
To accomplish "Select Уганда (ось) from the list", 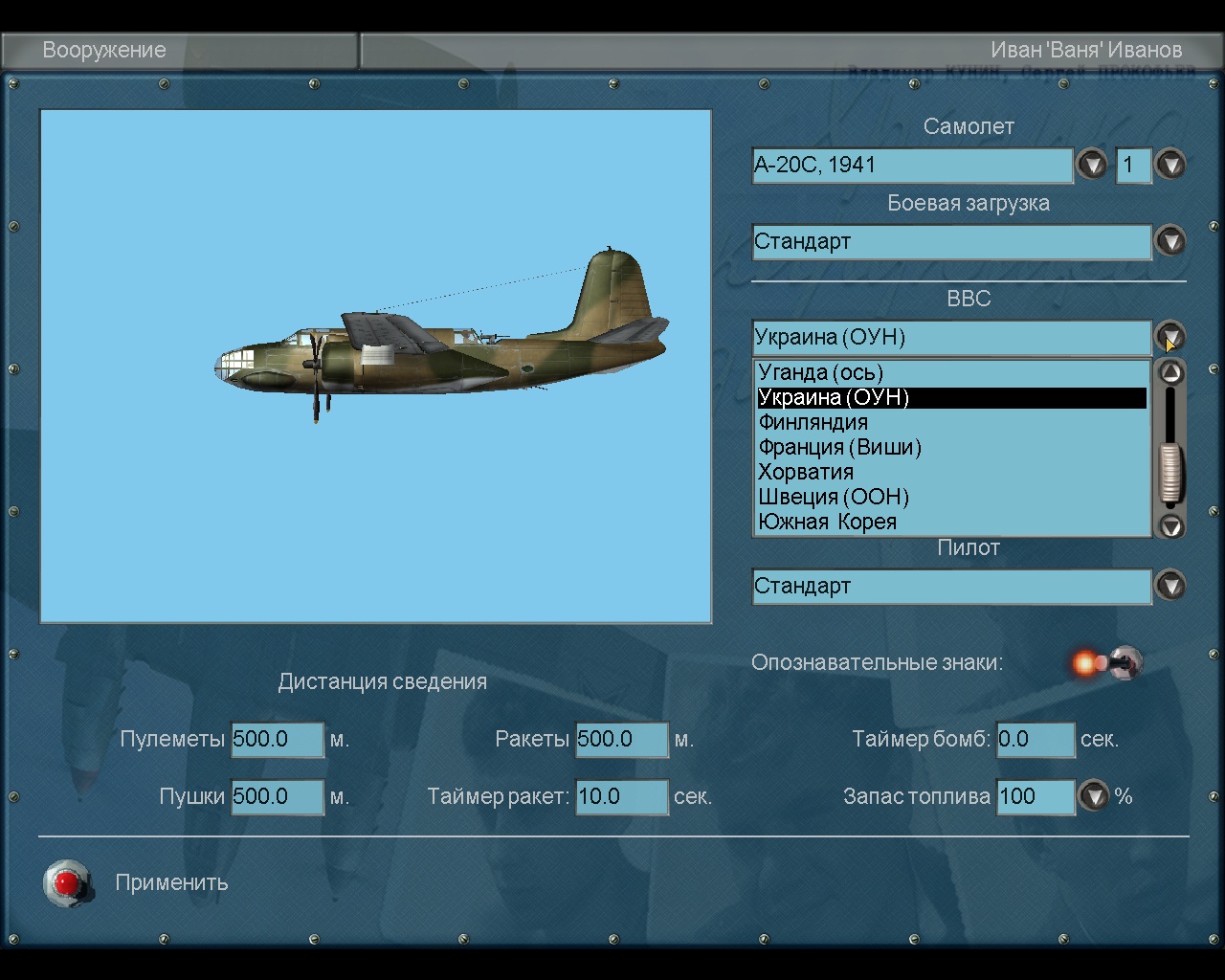I will pyautogui.click(x=821, y=372).
